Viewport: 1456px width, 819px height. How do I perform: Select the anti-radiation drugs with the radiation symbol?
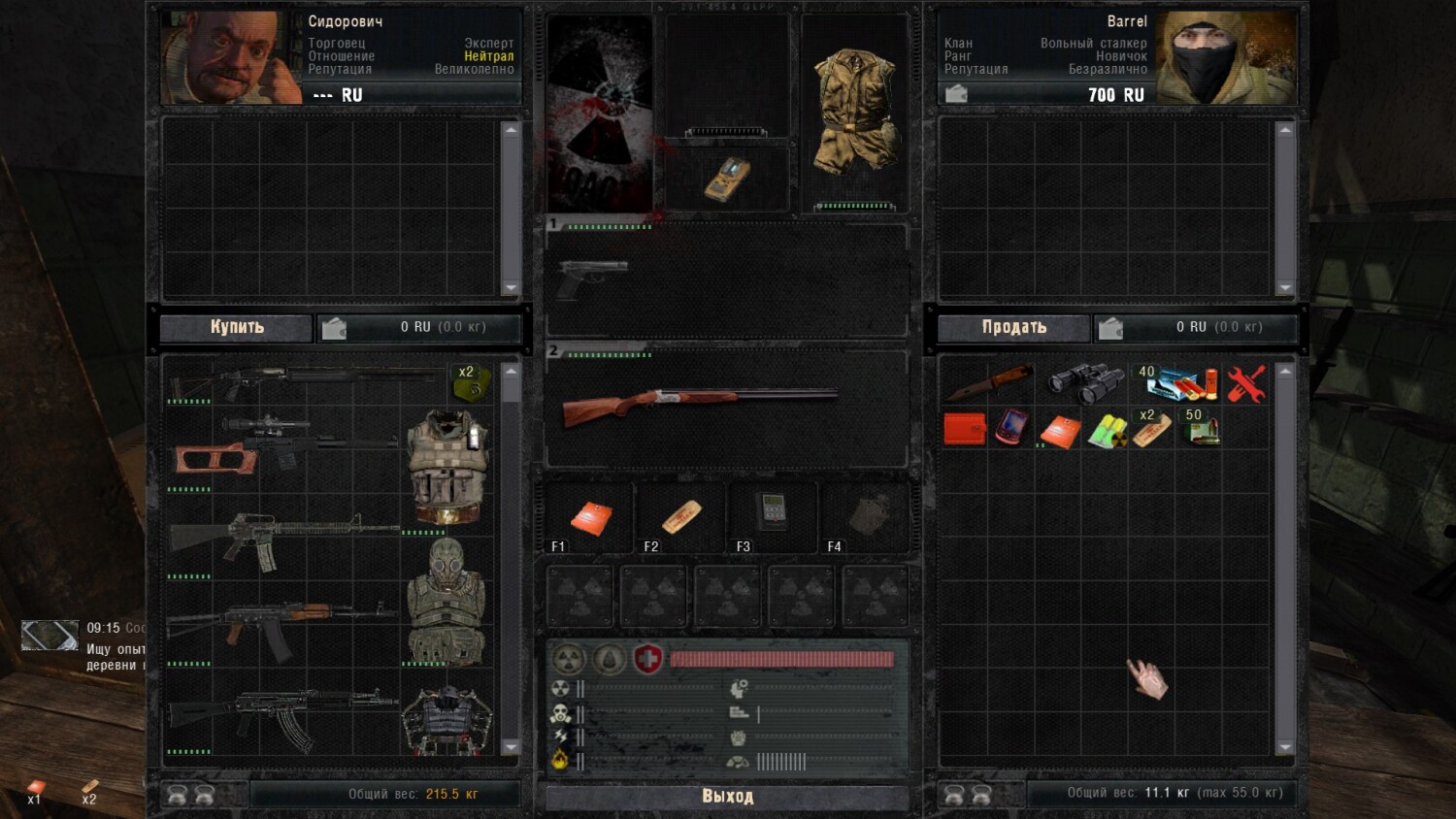[1106, 430]
